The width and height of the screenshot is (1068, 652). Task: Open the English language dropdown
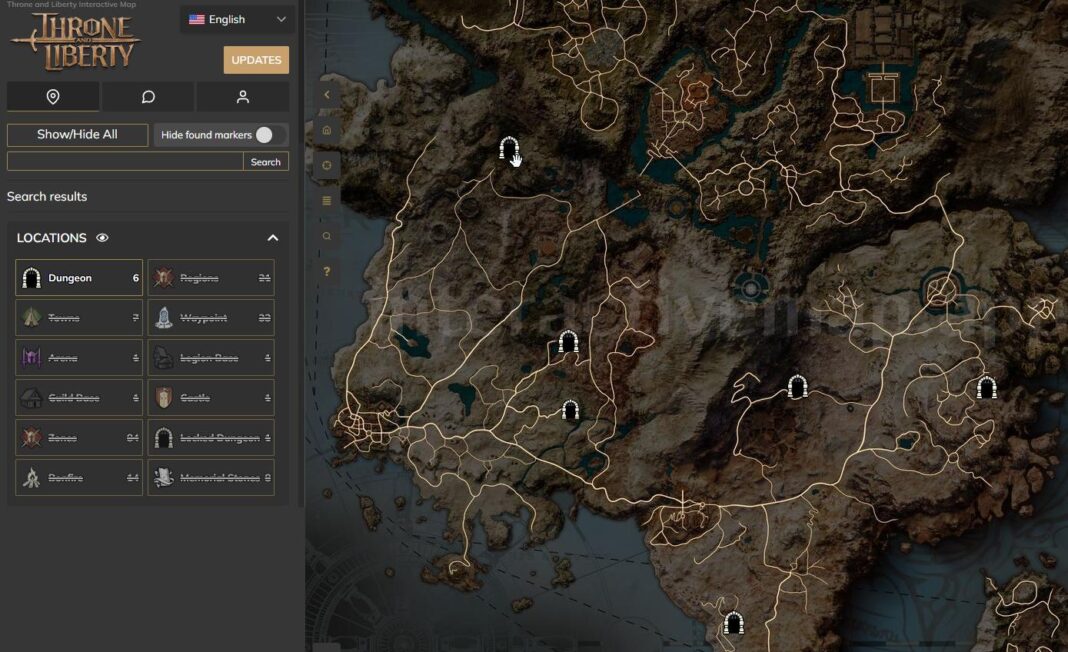[237, 19]
